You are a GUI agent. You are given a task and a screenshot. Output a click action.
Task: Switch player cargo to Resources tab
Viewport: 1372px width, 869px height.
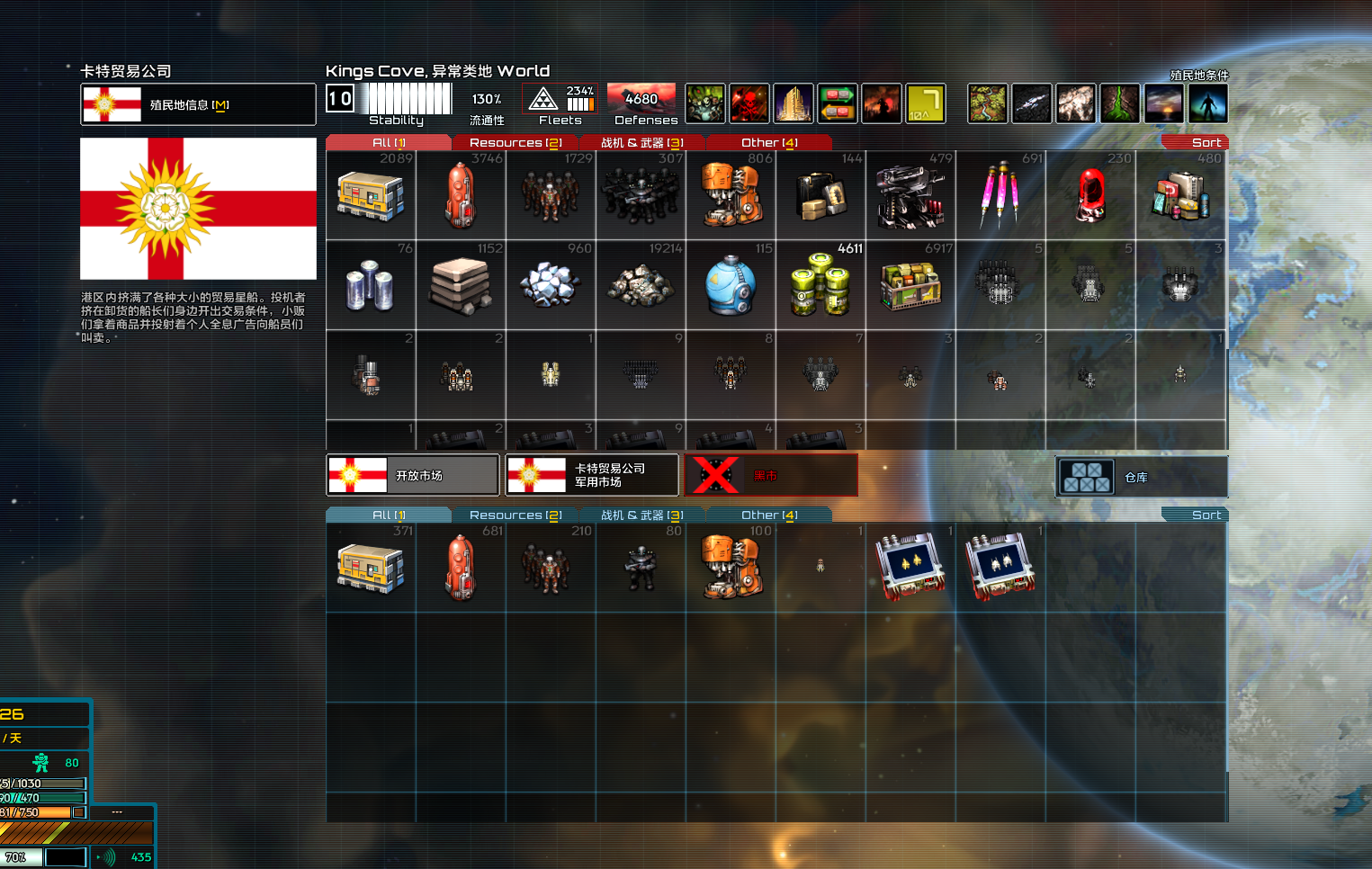click(516, 515)
